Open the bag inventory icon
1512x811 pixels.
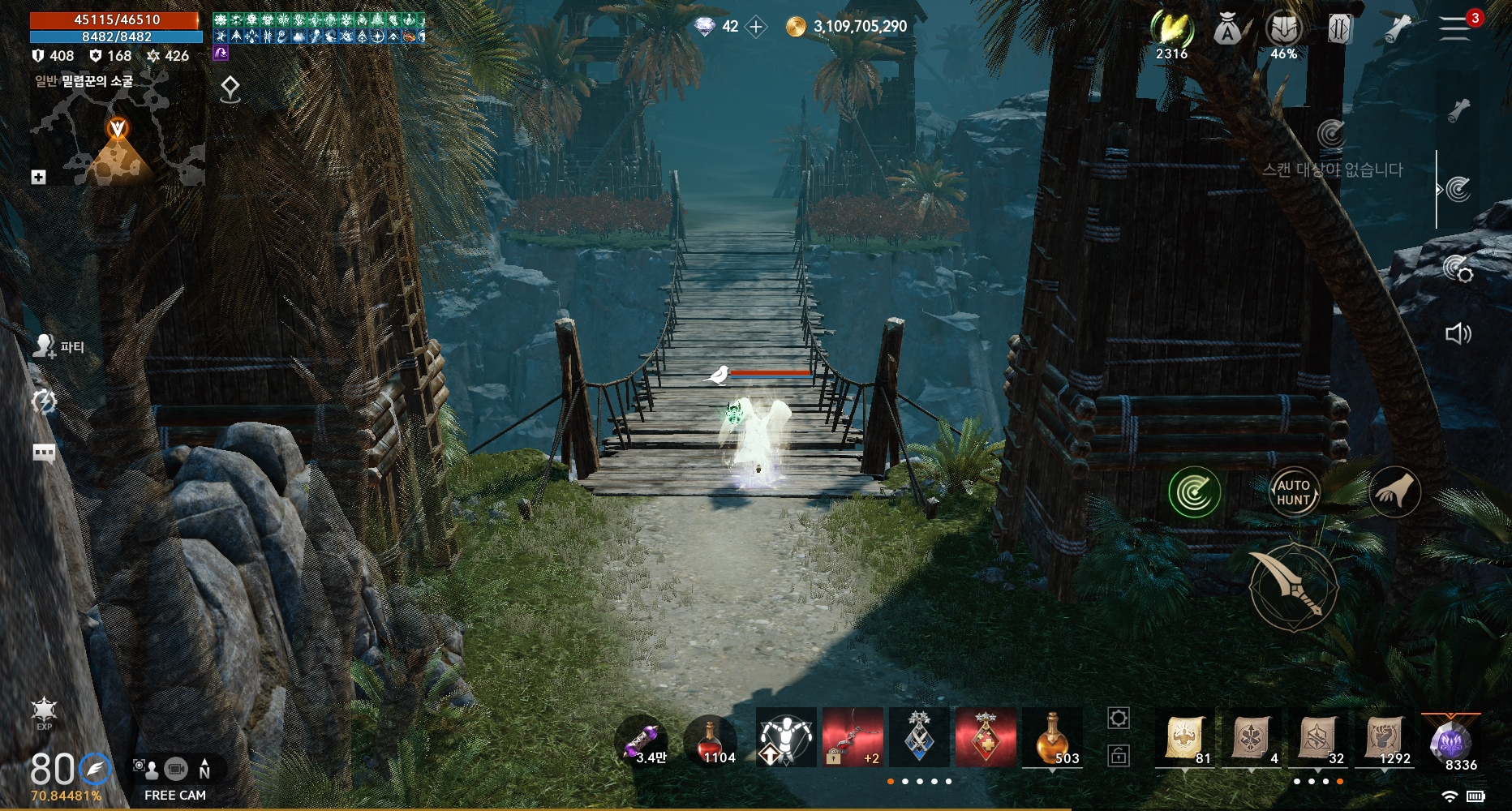[1227, 30]
